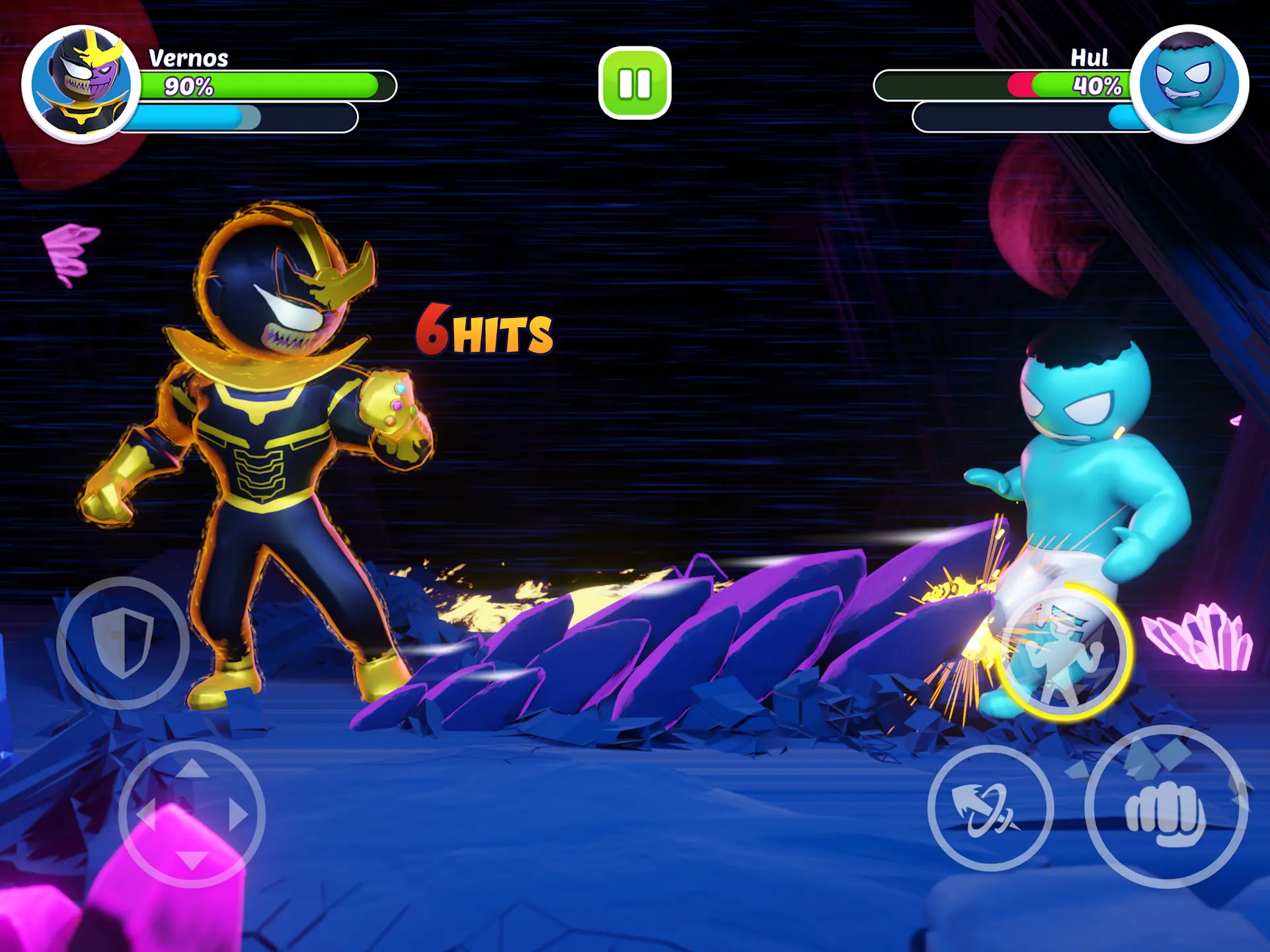Activate the shield block button
The height and width of the screenshot is (952, 1270).
click(x=123, y=643)
